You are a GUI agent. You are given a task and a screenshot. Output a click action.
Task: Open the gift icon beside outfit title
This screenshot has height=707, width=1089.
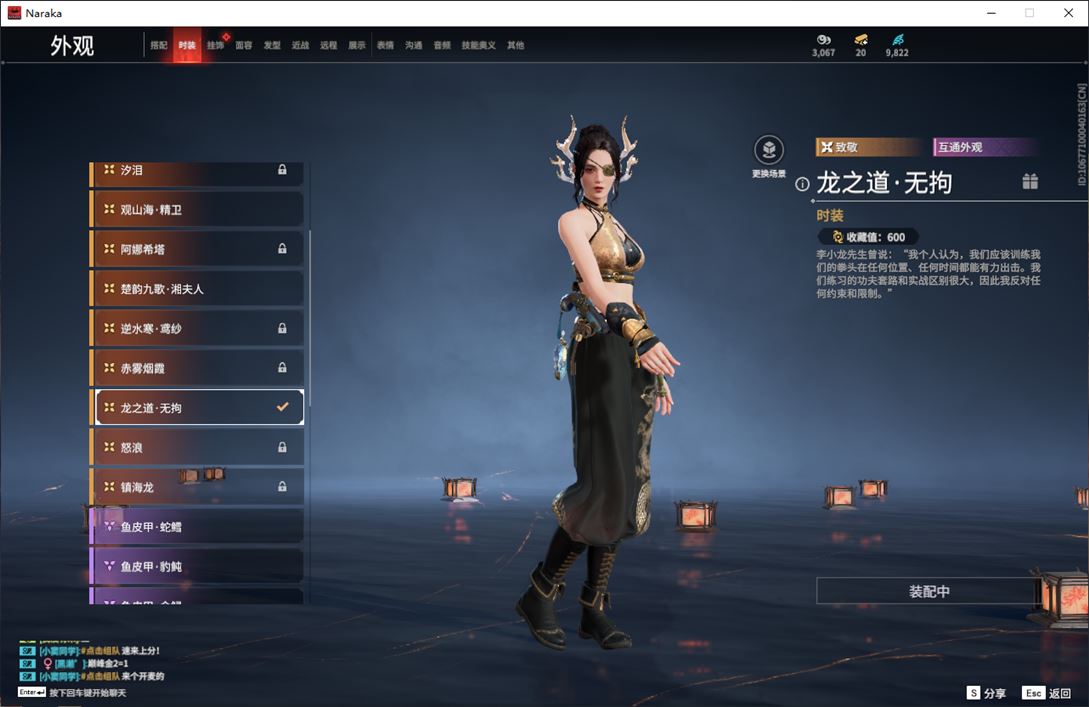(x=1030, y=182)
